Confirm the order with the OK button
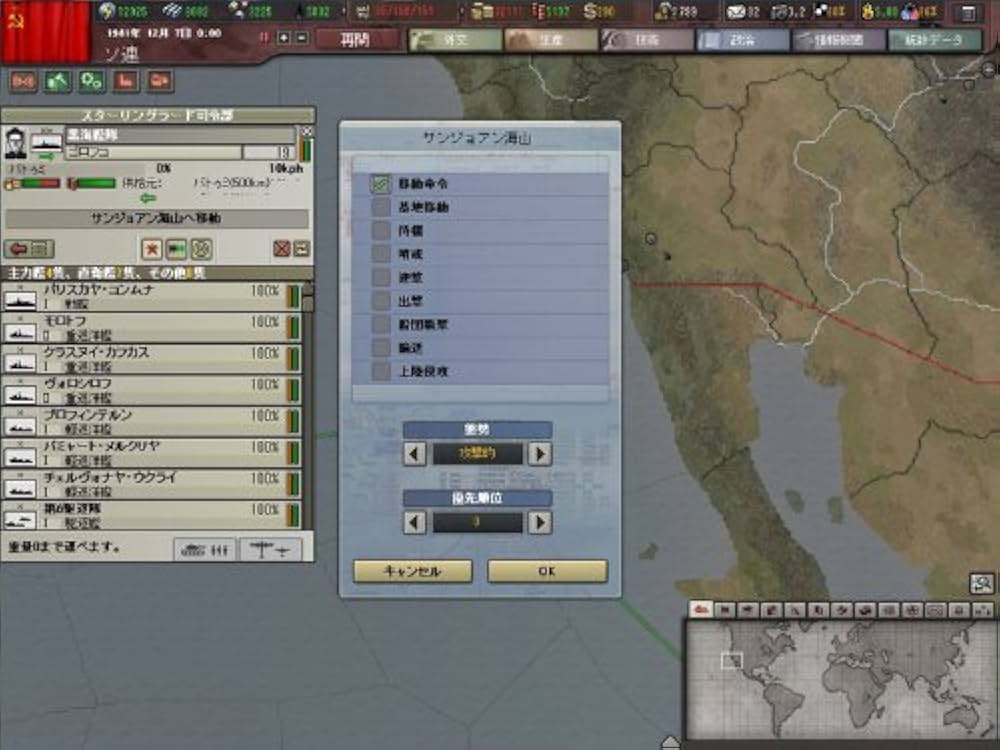1000x750 pixels. coord(547,571)
